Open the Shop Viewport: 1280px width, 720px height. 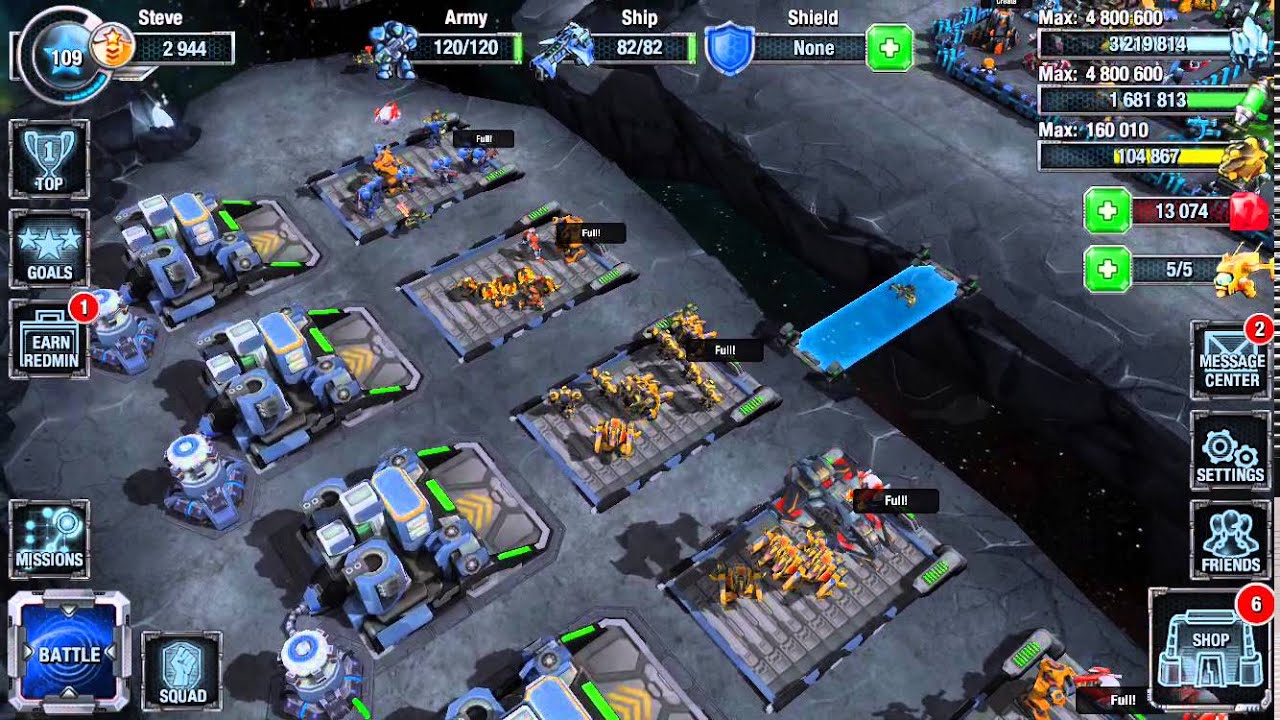point(1210,649)
